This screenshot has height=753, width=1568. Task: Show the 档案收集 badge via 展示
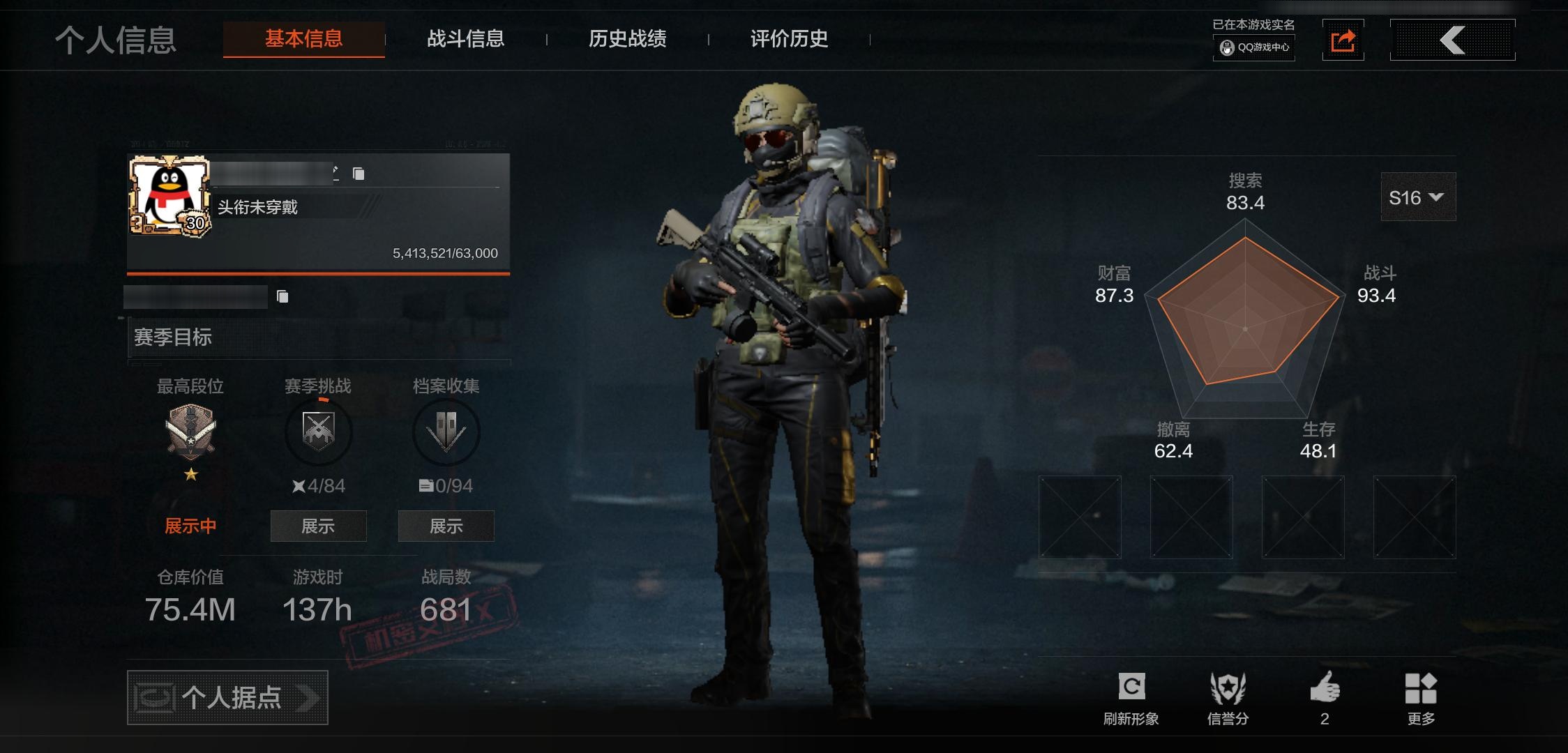446,526
